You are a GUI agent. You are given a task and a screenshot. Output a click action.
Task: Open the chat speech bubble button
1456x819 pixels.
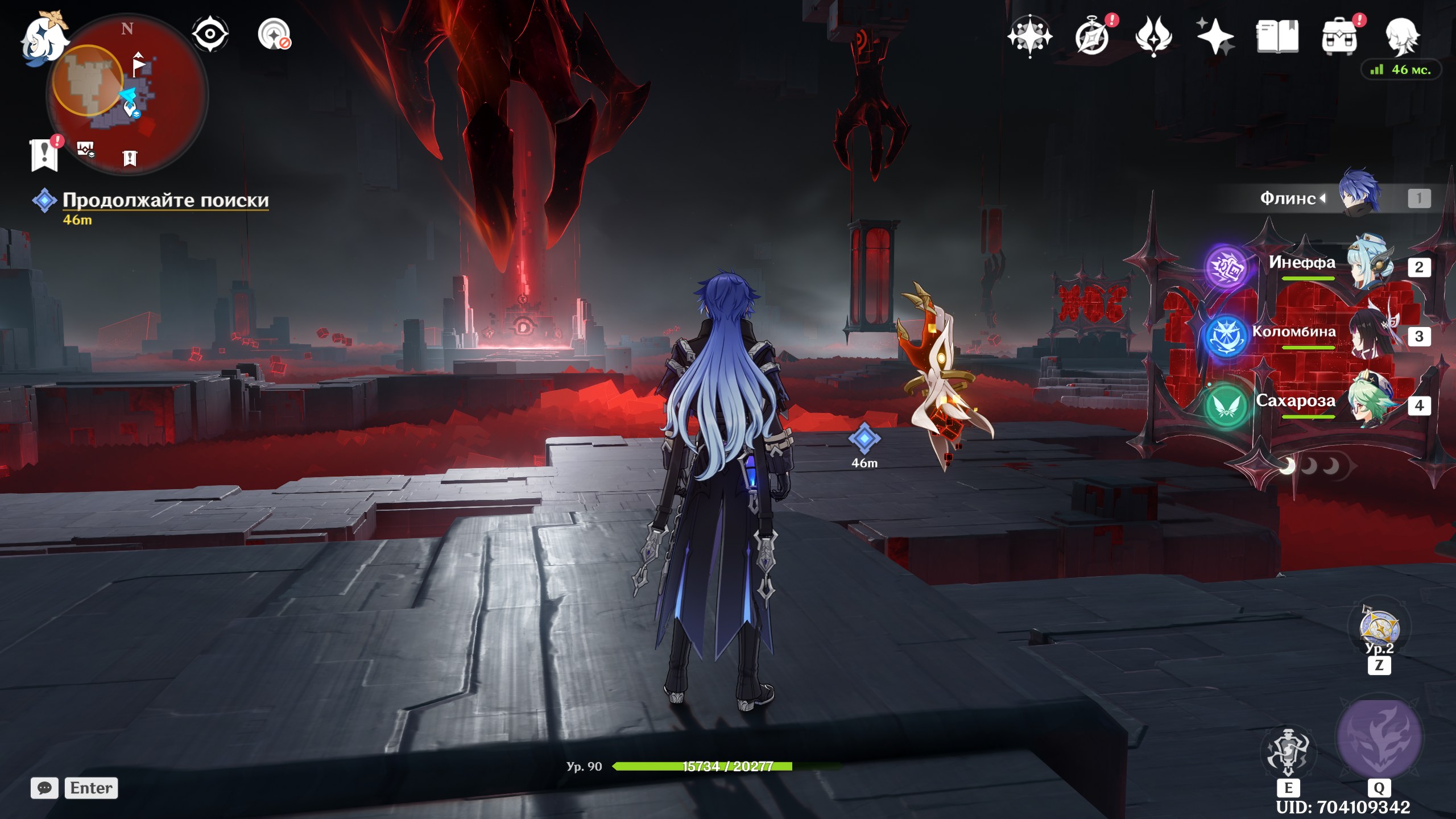click(x=44, y=788)
